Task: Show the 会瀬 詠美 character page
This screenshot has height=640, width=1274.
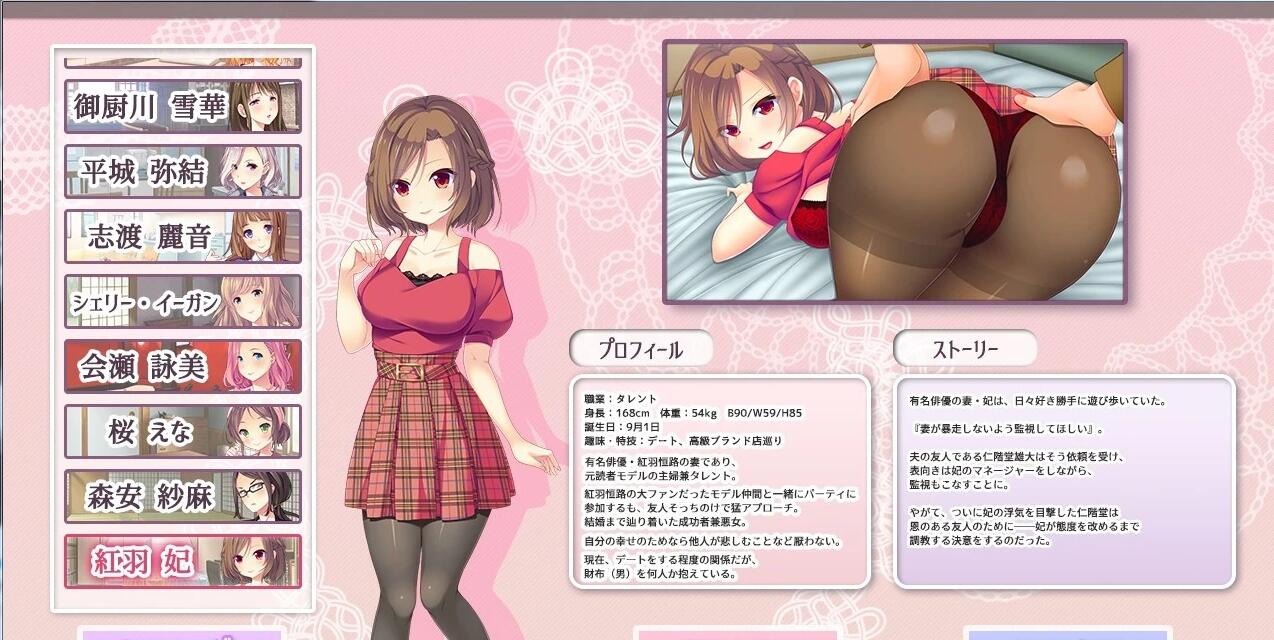Action: (183, 366)
